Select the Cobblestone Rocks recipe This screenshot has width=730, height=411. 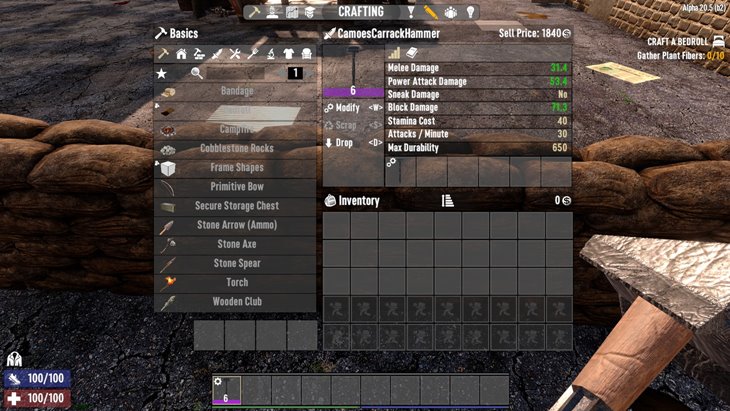click(236, 148)
